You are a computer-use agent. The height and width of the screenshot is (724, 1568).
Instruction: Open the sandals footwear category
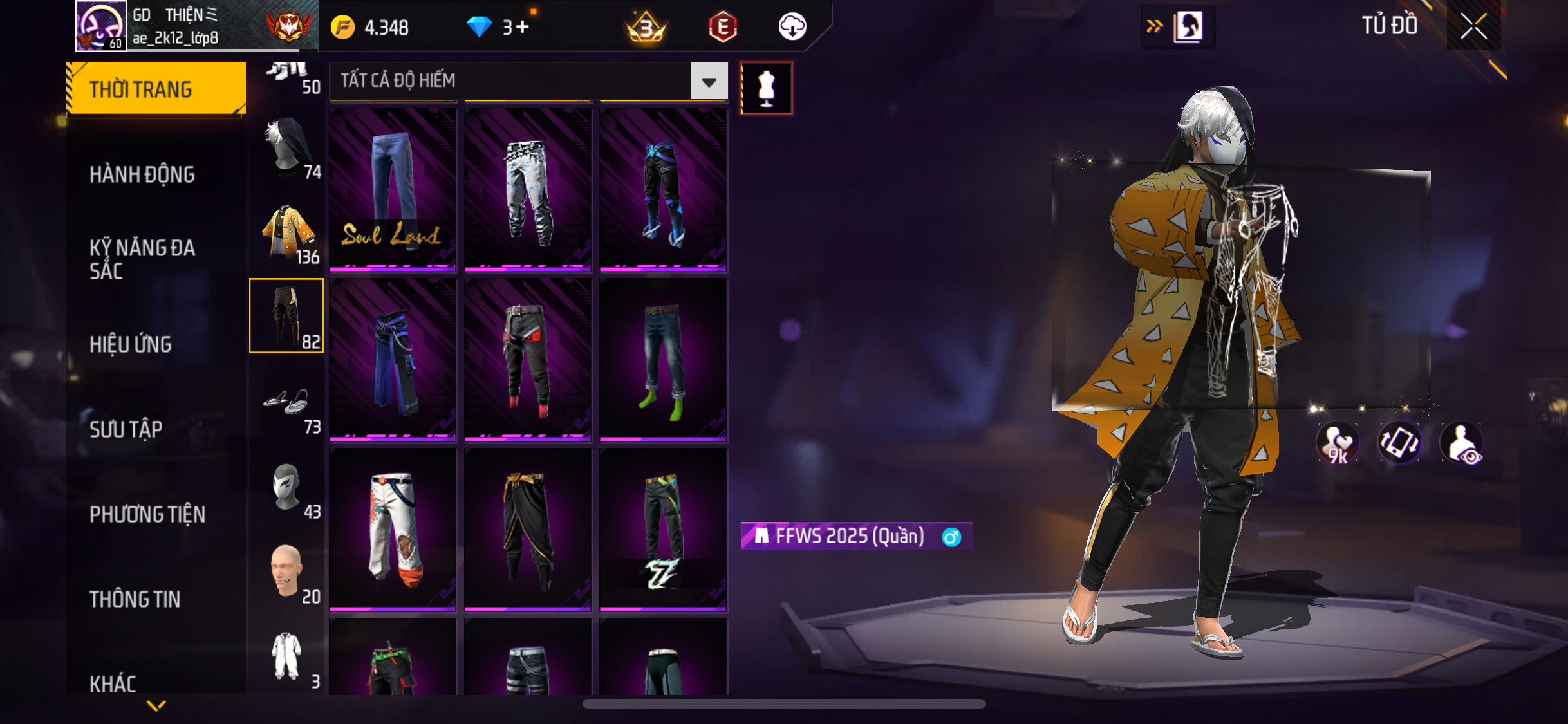[287, 404]
